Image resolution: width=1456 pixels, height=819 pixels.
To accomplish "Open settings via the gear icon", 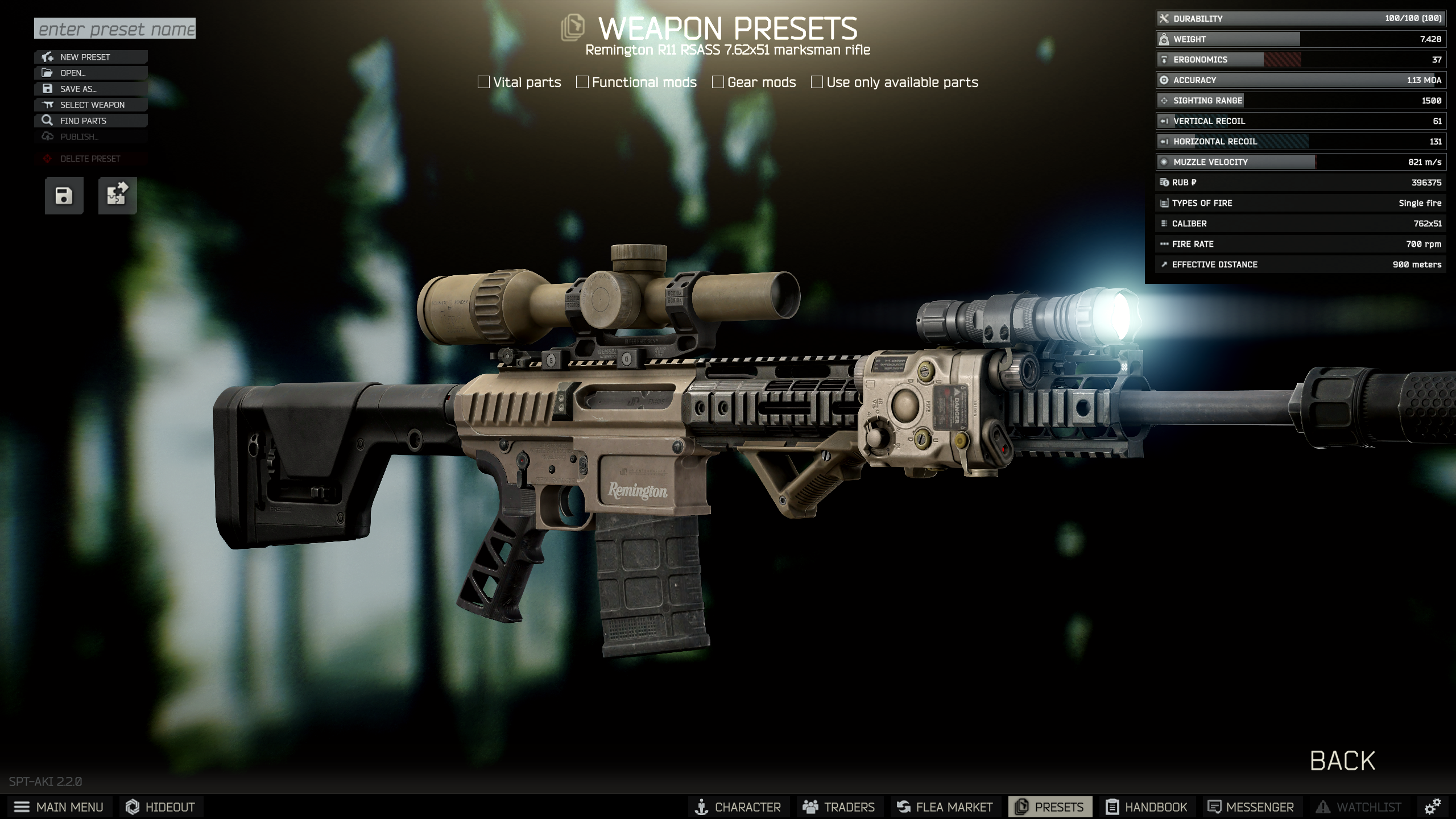I will [1432, 806].
